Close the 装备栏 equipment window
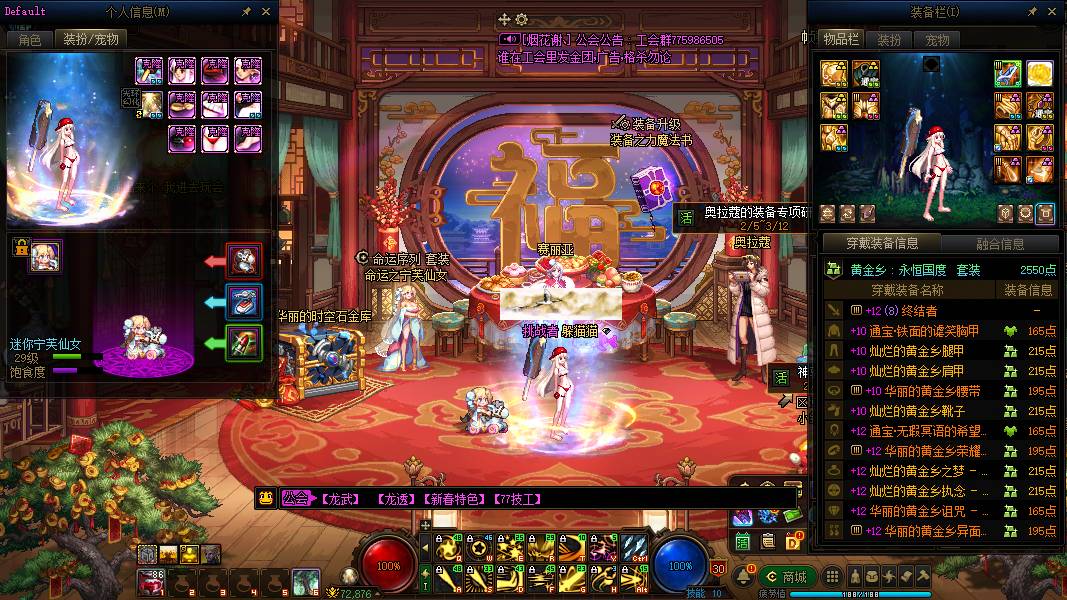The width and height of the screenshot is (1067, 600). click(x=1053, y=12)
